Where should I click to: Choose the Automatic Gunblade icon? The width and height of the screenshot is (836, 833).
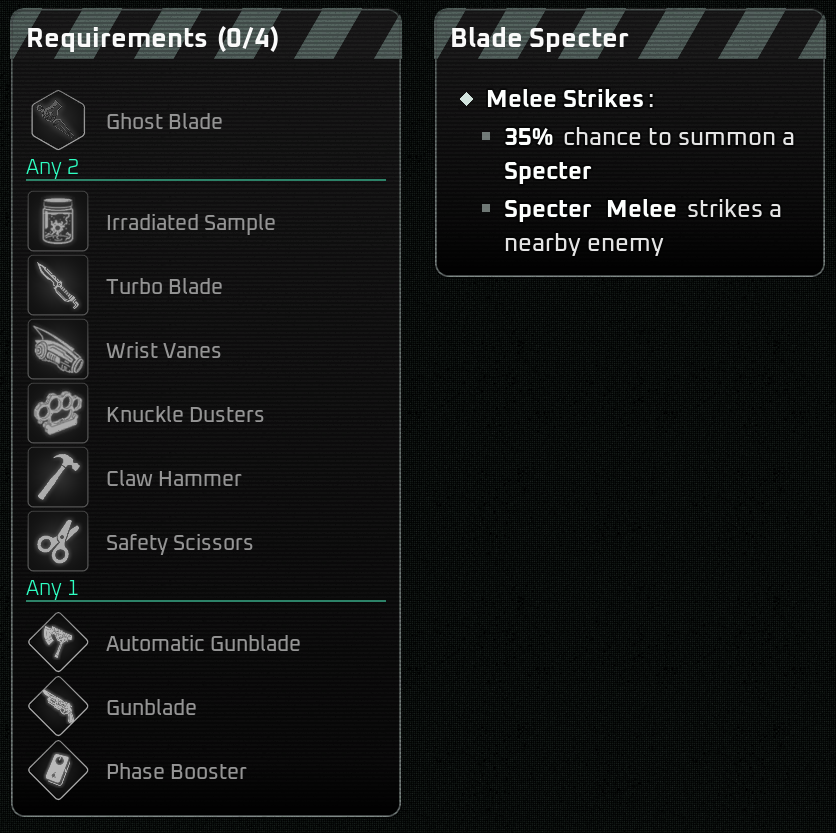pyautogui.click(x=58, y=643)
